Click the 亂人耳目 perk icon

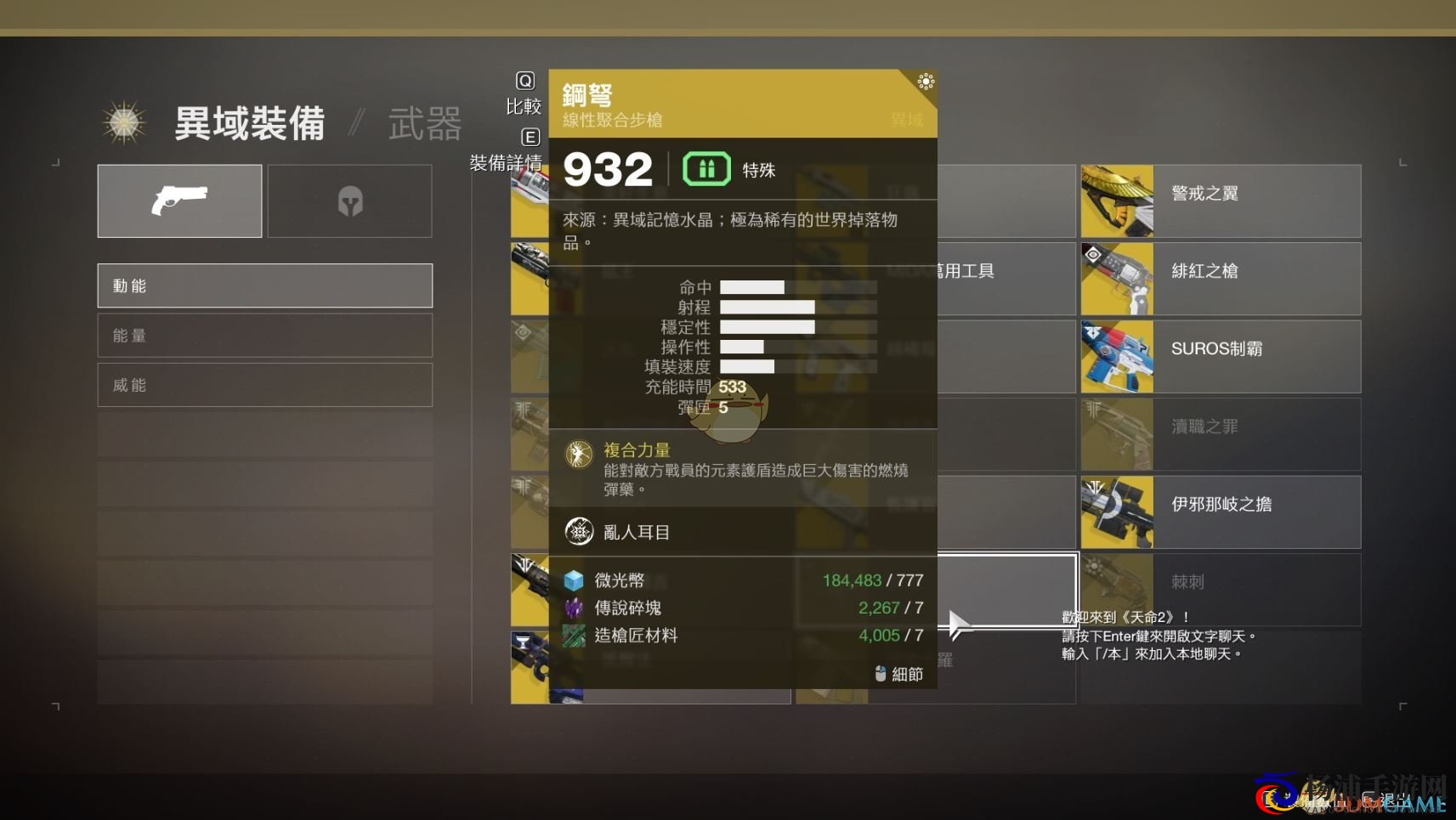coord(579,531)
